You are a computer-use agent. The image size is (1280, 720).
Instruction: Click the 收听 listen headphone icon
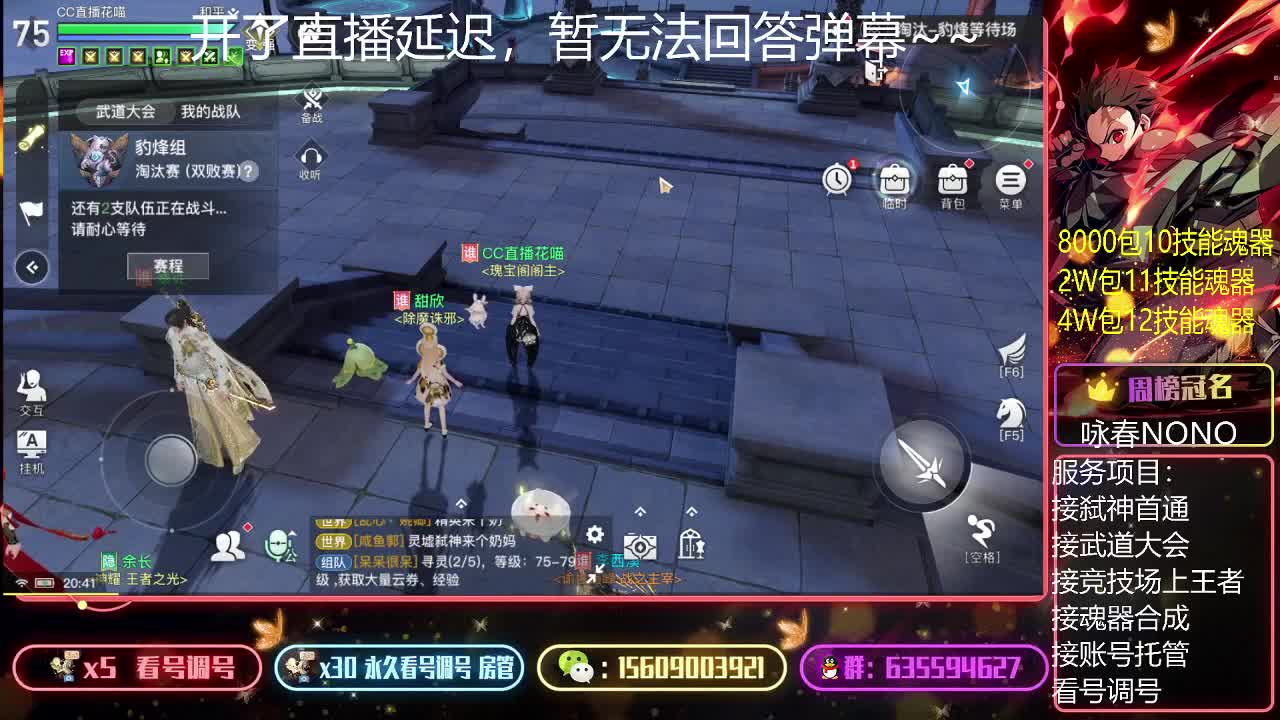pos(310,158)
